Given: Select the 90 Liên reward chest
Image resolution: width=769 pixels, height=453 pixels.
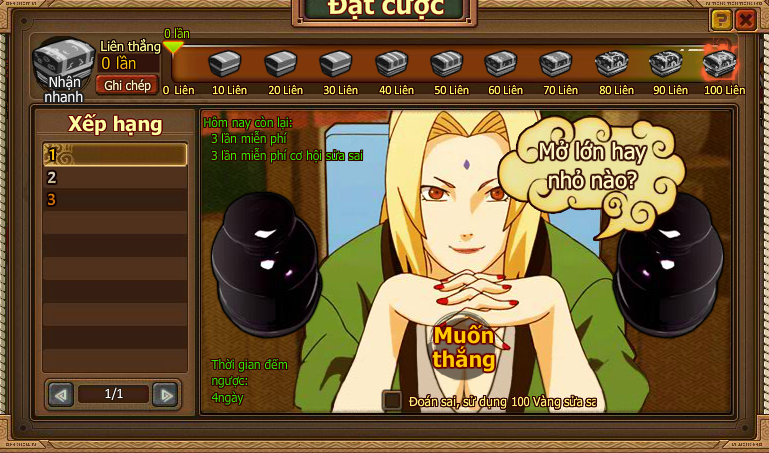Looking at the screenshot, I should pyautogui.click(x=665, y=64).
